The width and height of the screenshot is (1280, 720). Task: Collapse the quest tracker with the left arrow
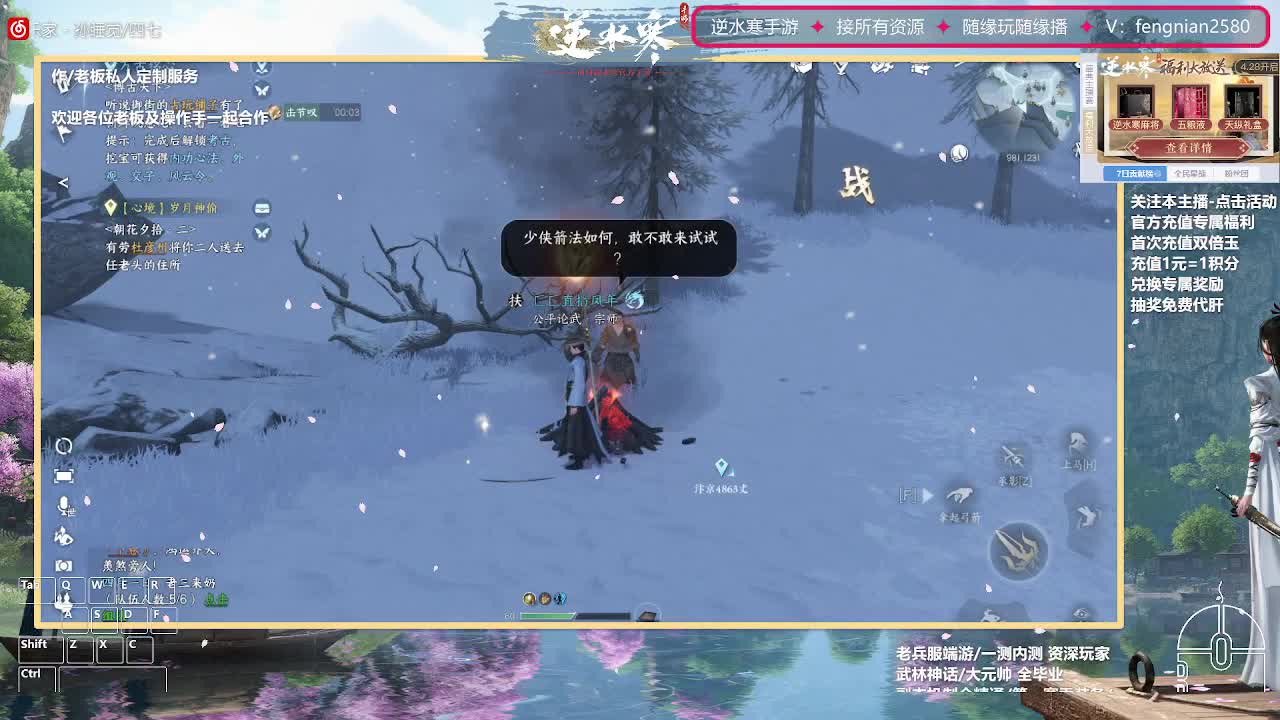tap(63, 183)
